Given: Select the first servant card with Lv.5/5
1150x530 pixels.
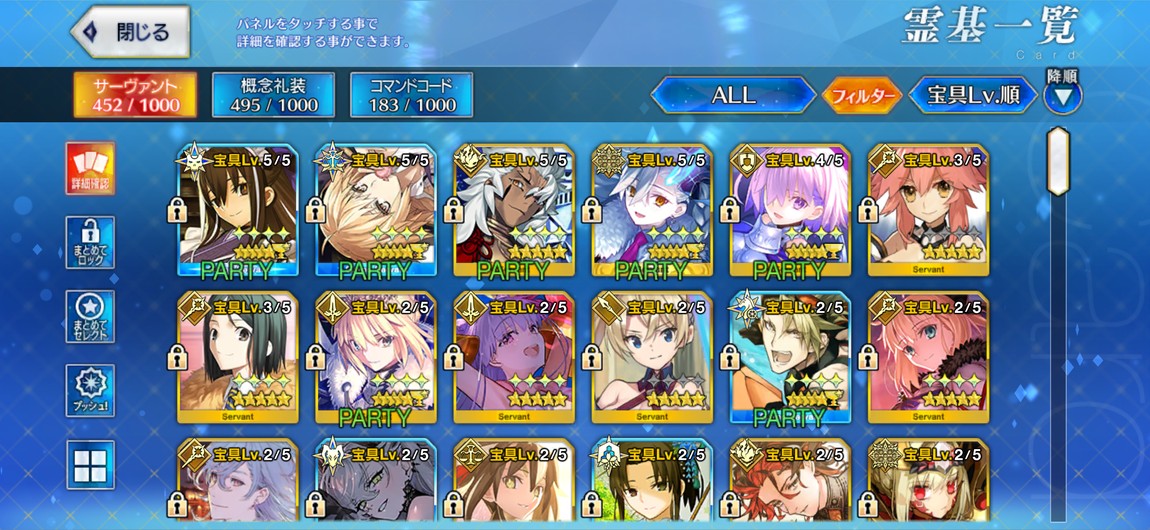Looking at the screenshot, I should coord(238,211).
